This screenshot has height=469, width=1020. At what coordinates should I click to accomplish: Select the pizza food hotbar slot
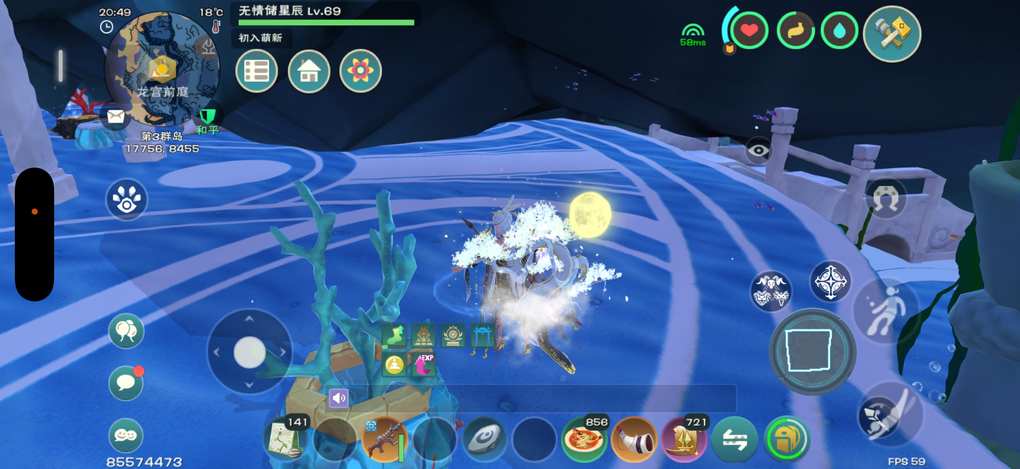pyautogui.click(x=584, y=438)
